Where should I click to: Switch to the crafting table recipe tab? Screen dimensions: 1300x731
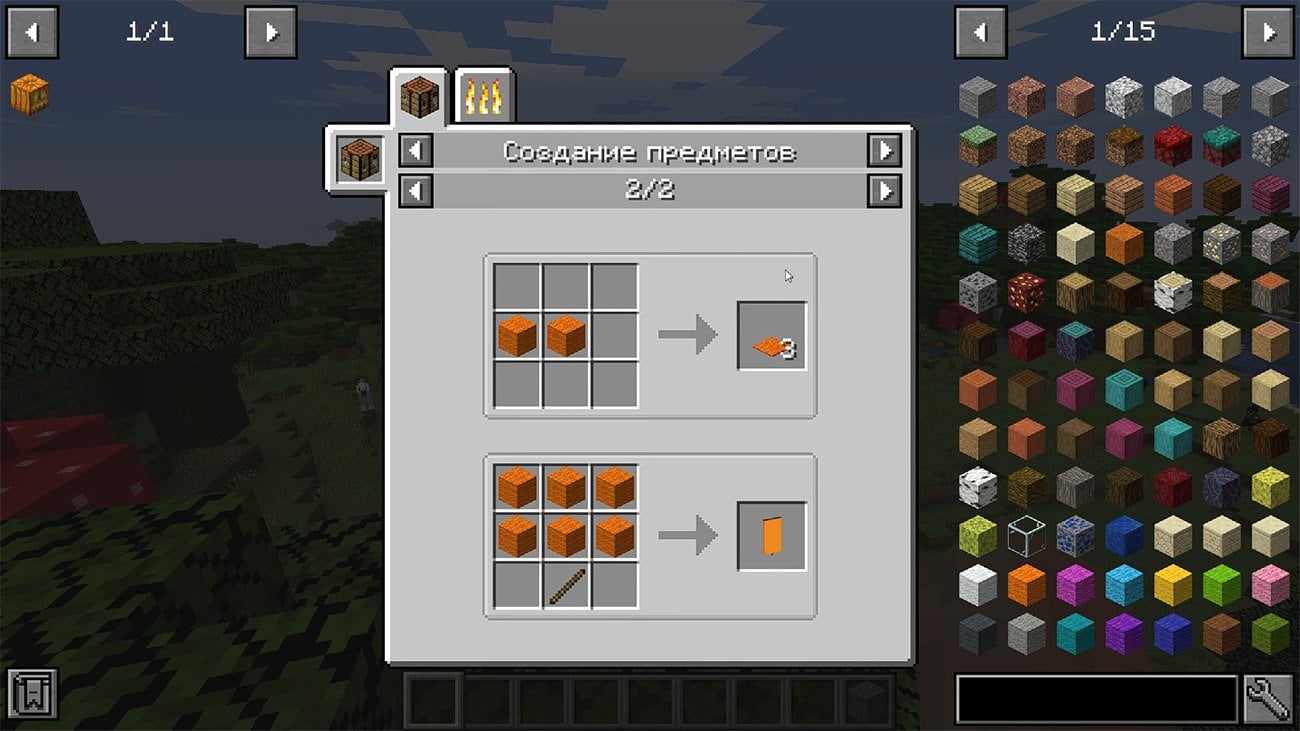point(420,97)
